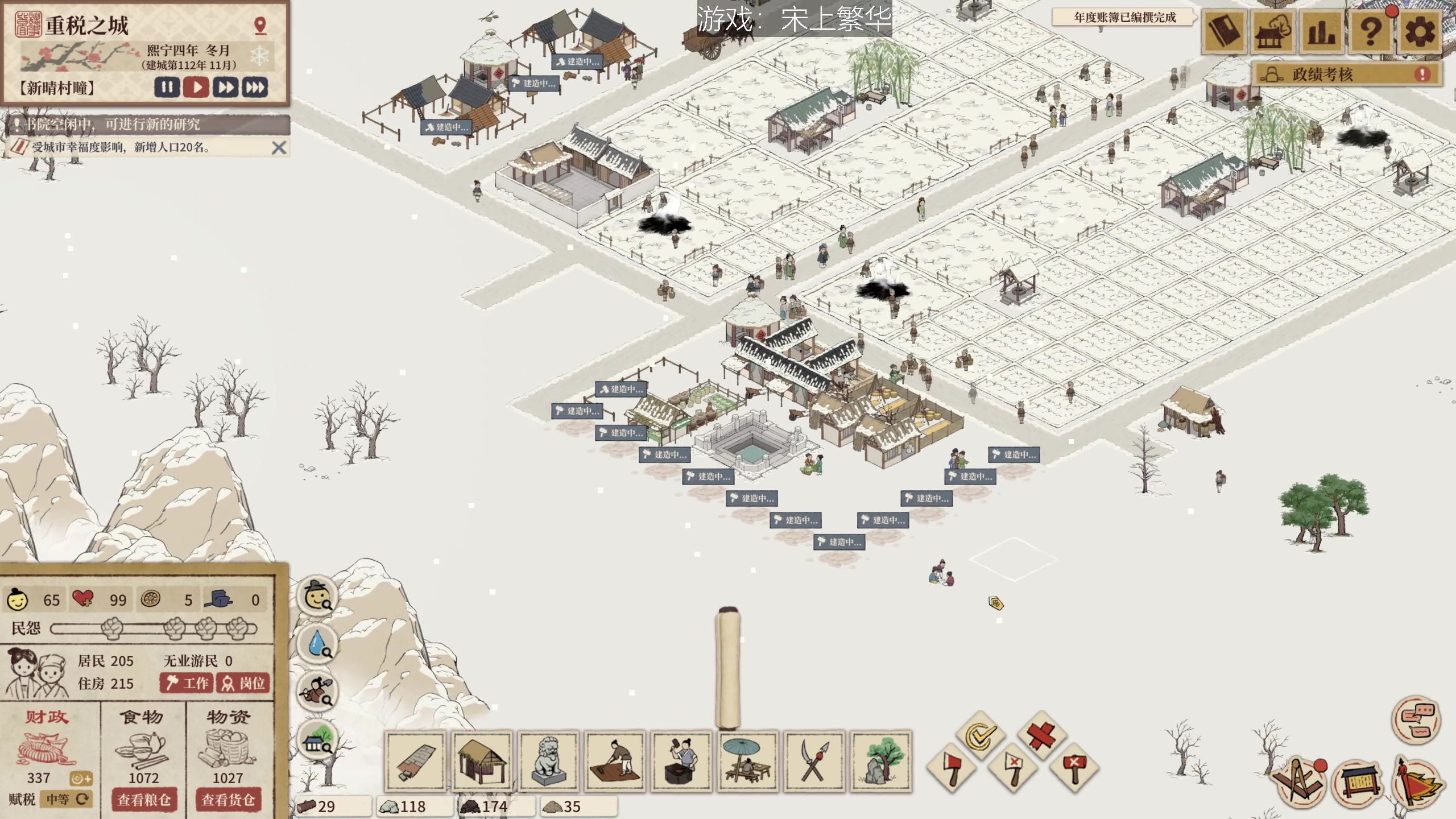Show the bar chart statistics panel
This screenshot has width=1456, height=819.
click(x=1321, y=32)
